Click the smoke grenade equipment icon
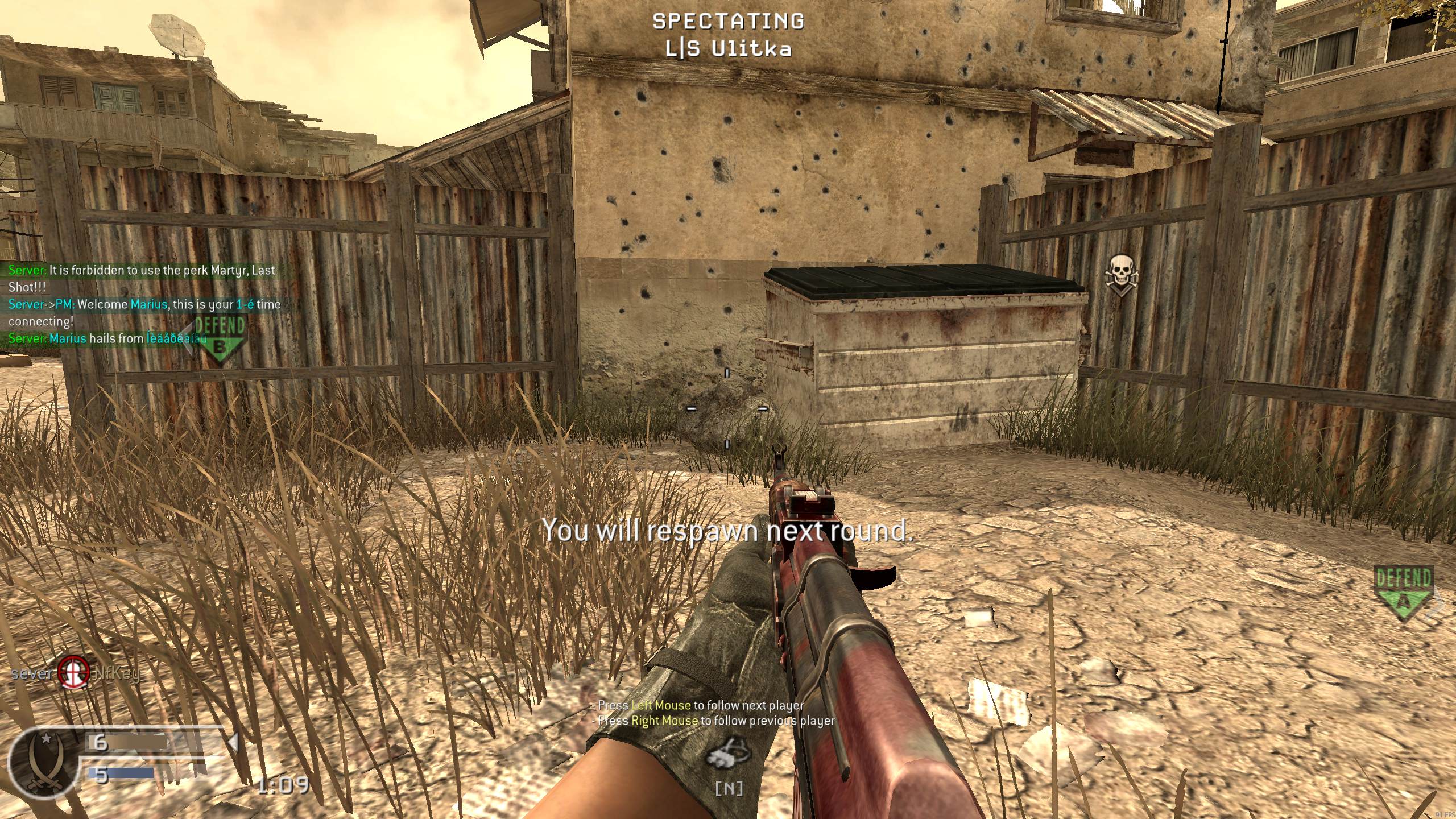Image resolution: width=1456 pixels, height=819 pixels. [730, 752]
